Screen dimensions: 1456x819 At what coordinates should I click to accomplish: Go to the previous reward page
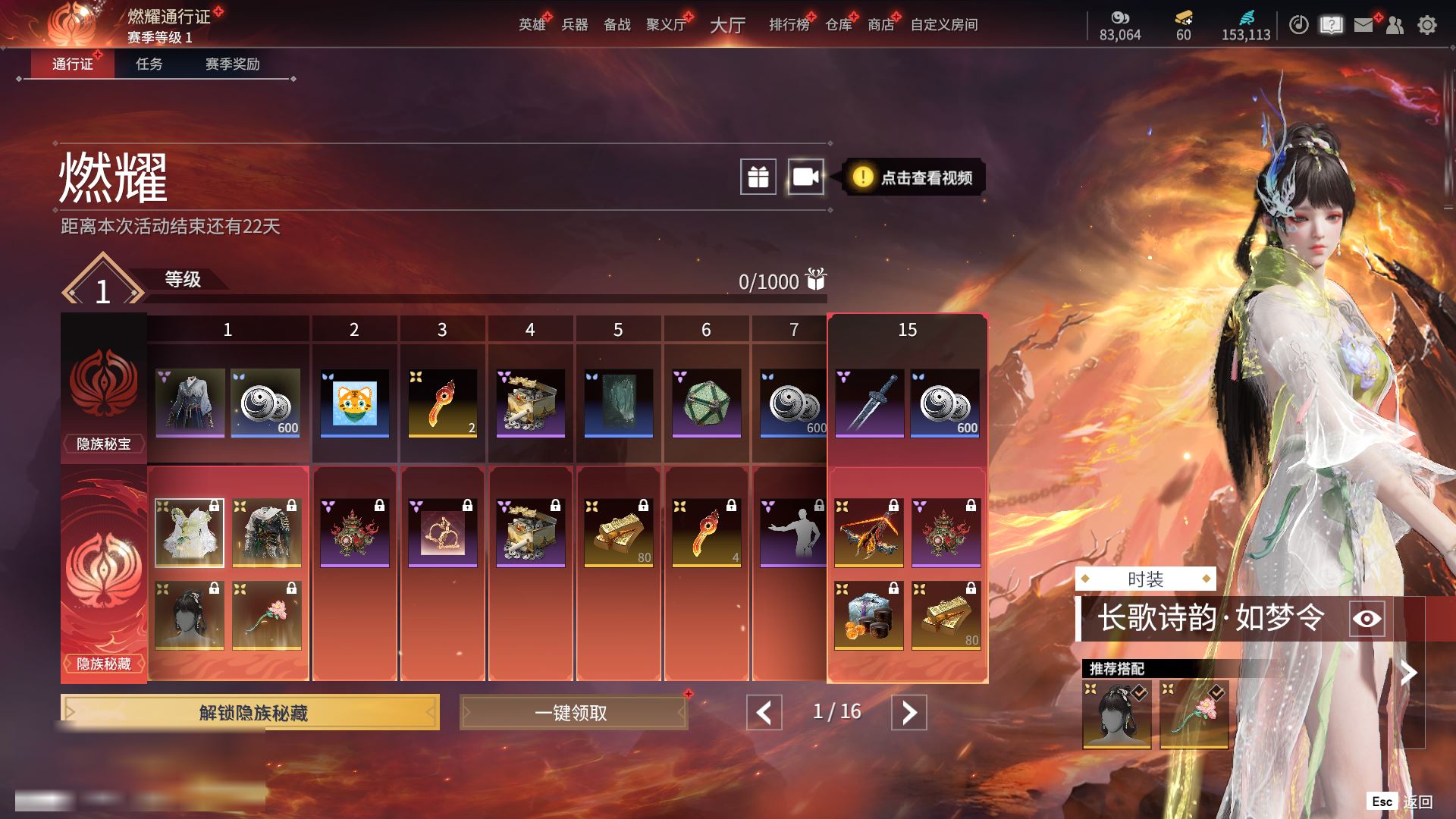764,712
